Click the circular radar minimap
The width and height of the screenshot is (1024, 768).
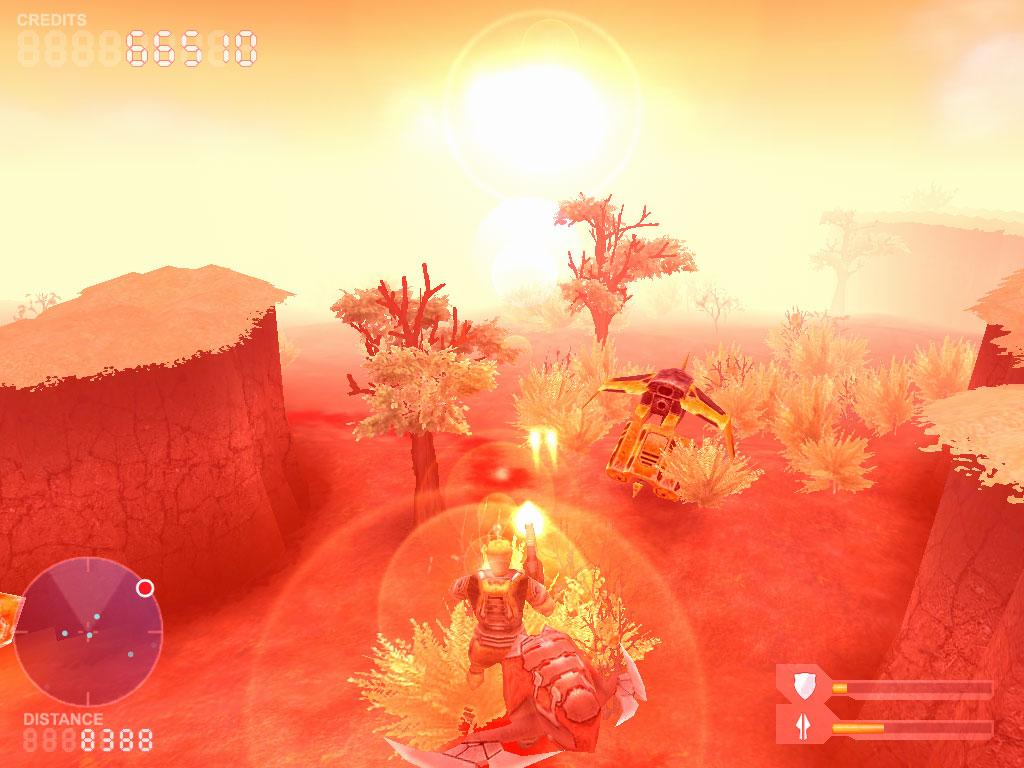tap(88, 631)
